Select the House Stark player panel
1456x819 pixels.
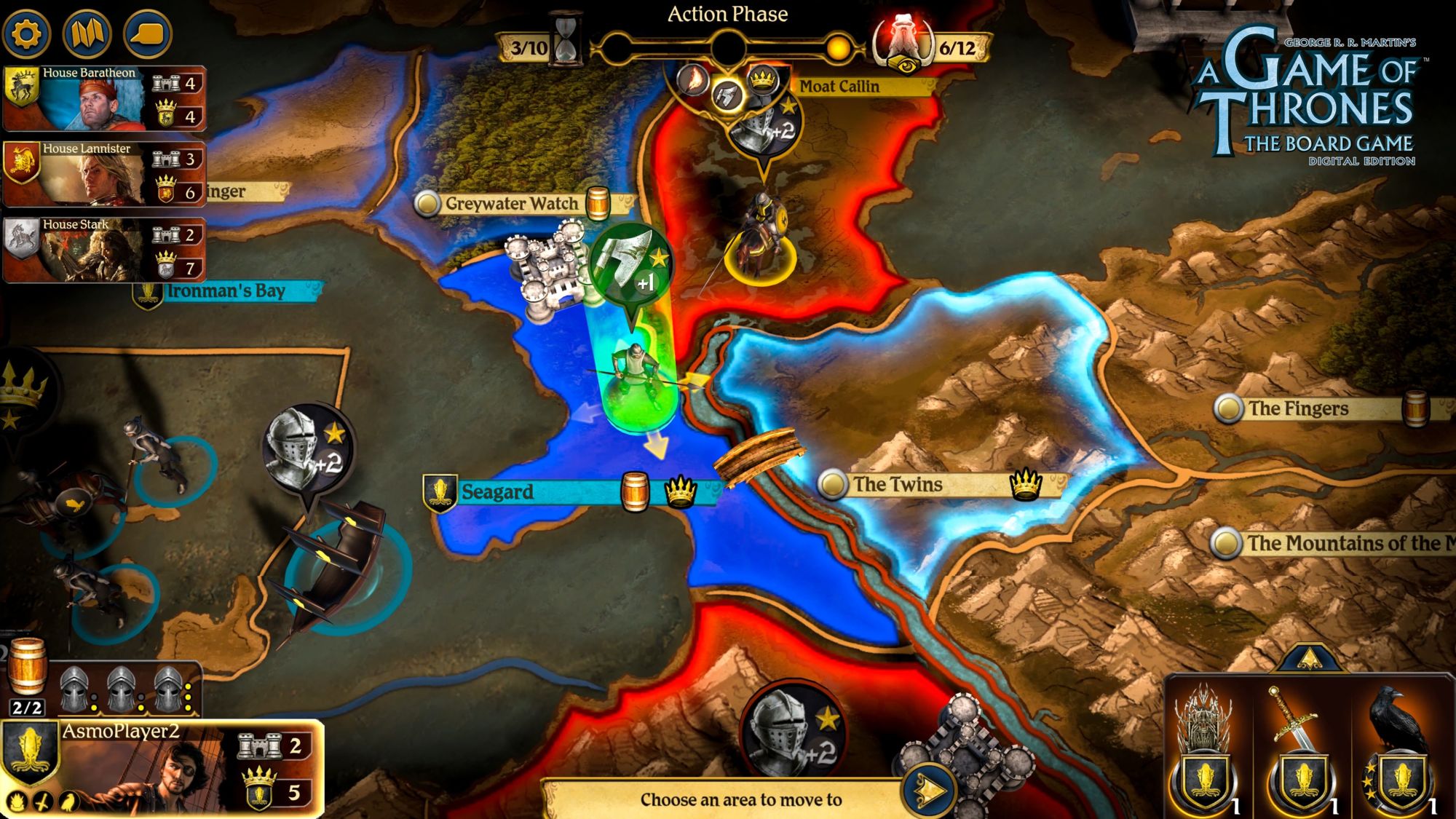click(x=105, y=250)
